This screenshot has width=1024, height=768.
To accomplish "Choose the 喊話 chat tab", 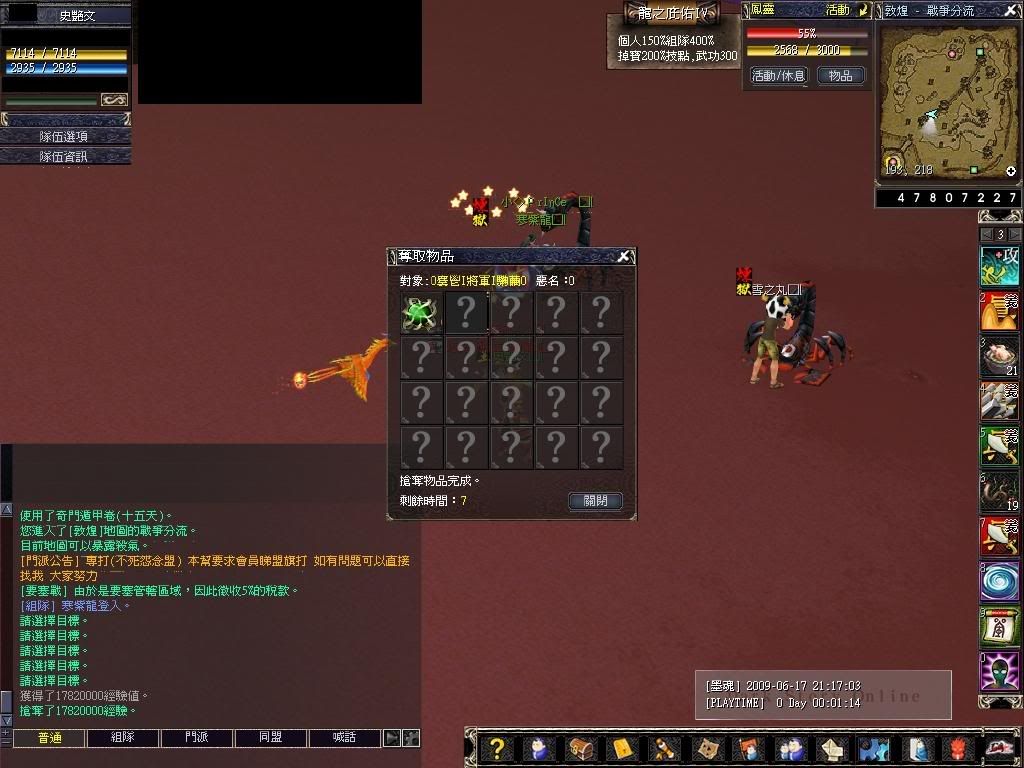I will click(x=345, y=738).
